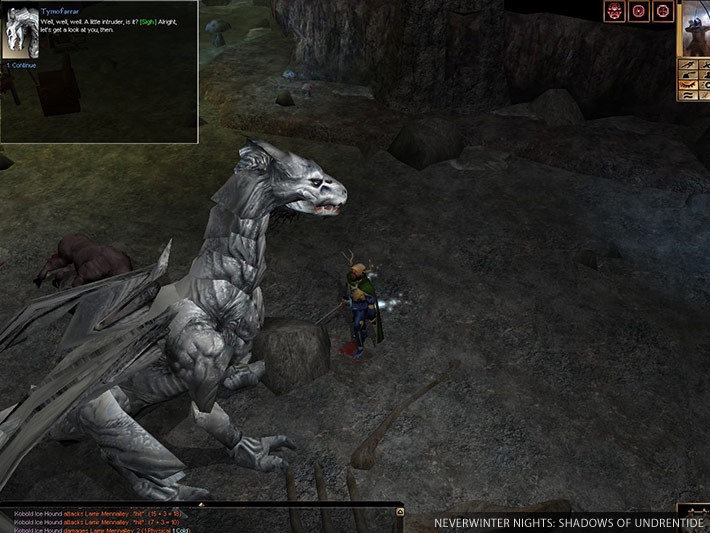This screenshot has height=533, width=710.
Task: Click the red cross shield effect icon
Action: [x=661, y=12]
